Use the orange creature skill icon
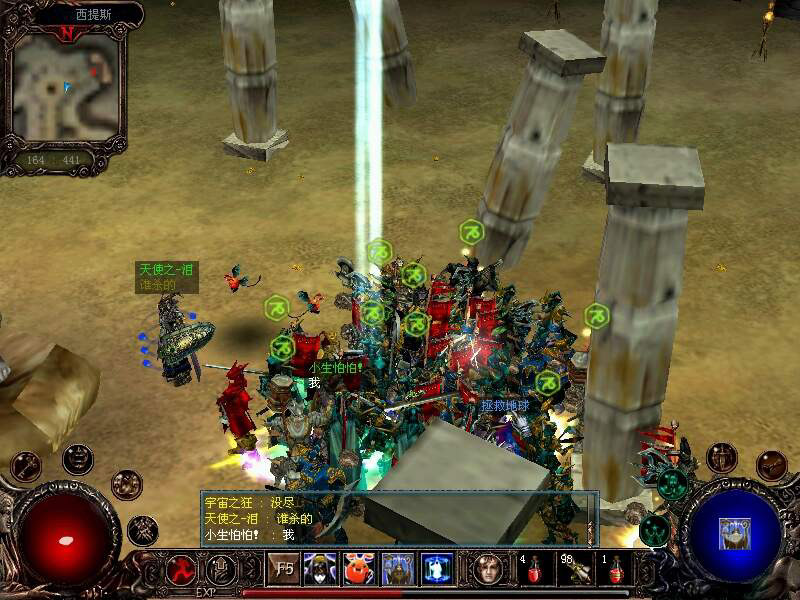Image resolution: width=800 pixels, height=600 pixels. pos(359,569)
